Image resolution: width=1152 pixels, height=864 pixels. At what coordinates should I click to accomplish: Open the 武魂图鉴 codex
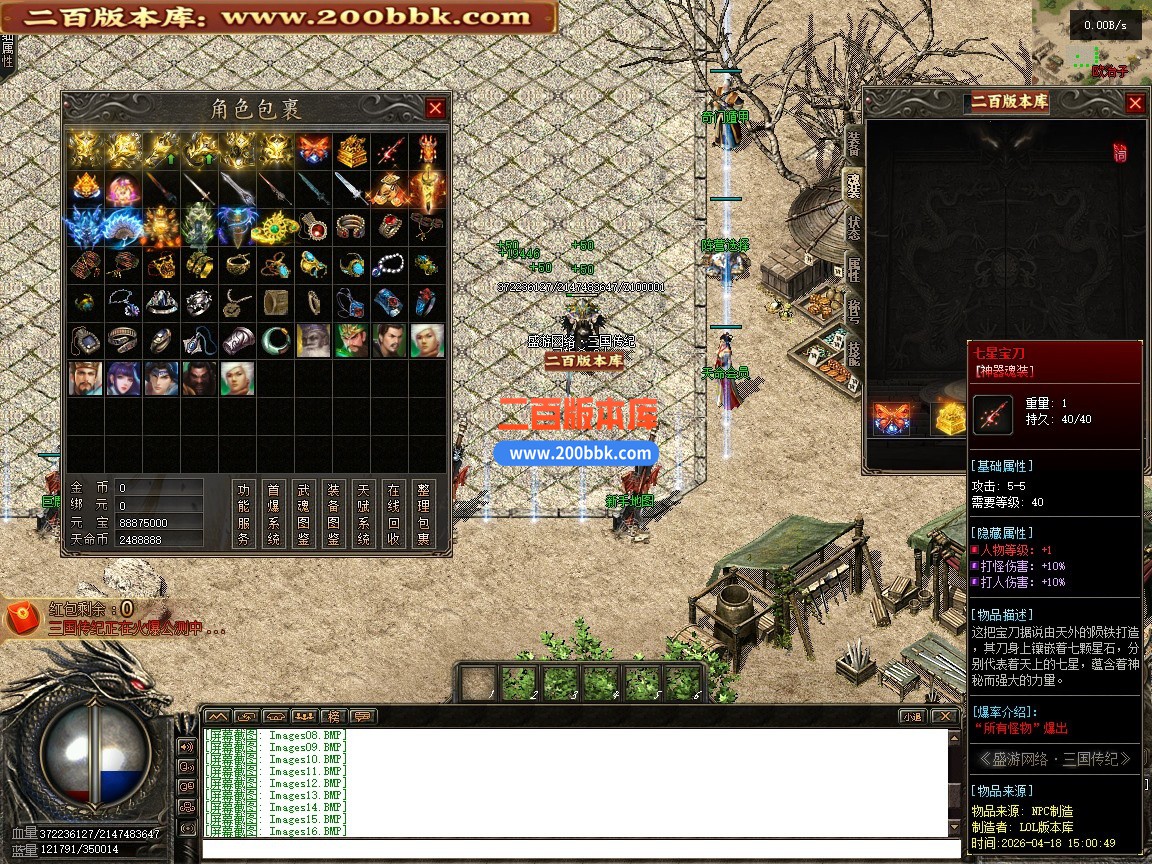[304, 513]
